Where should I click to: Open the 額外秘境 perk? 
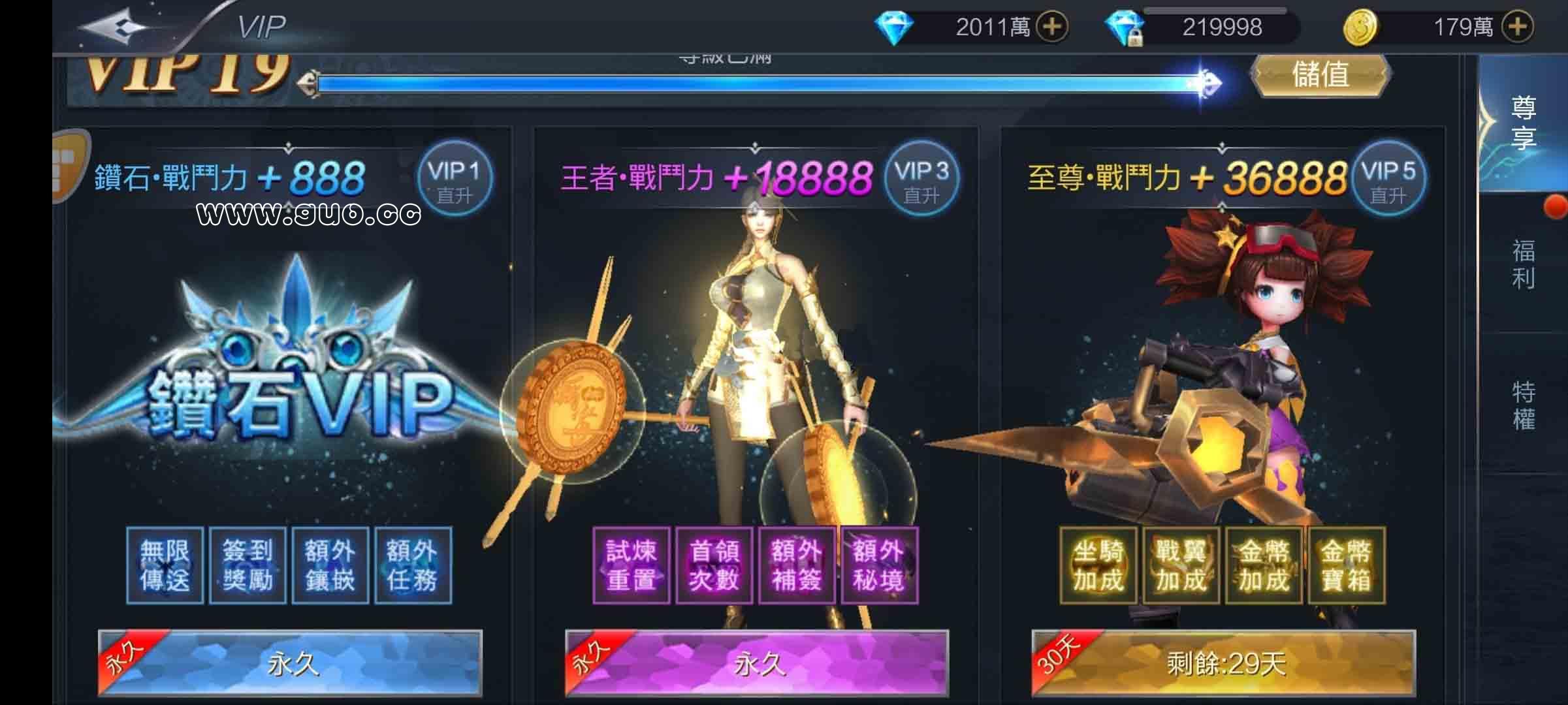click(x=879, y=565)
